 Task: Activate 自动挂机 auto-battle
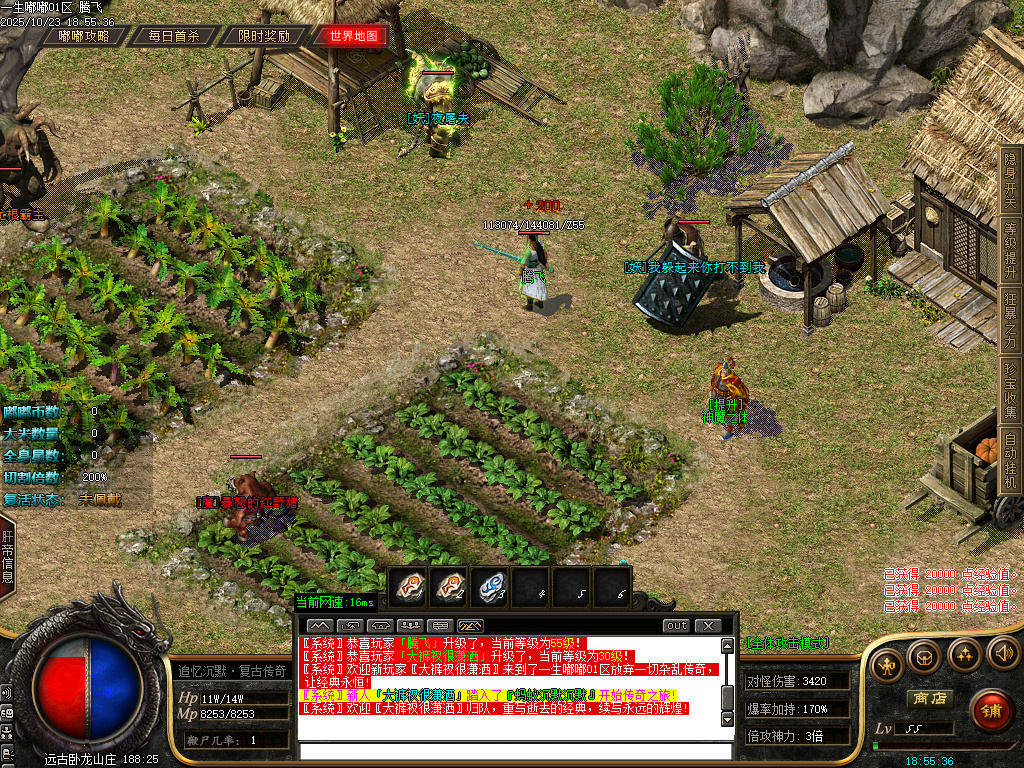1010,461
